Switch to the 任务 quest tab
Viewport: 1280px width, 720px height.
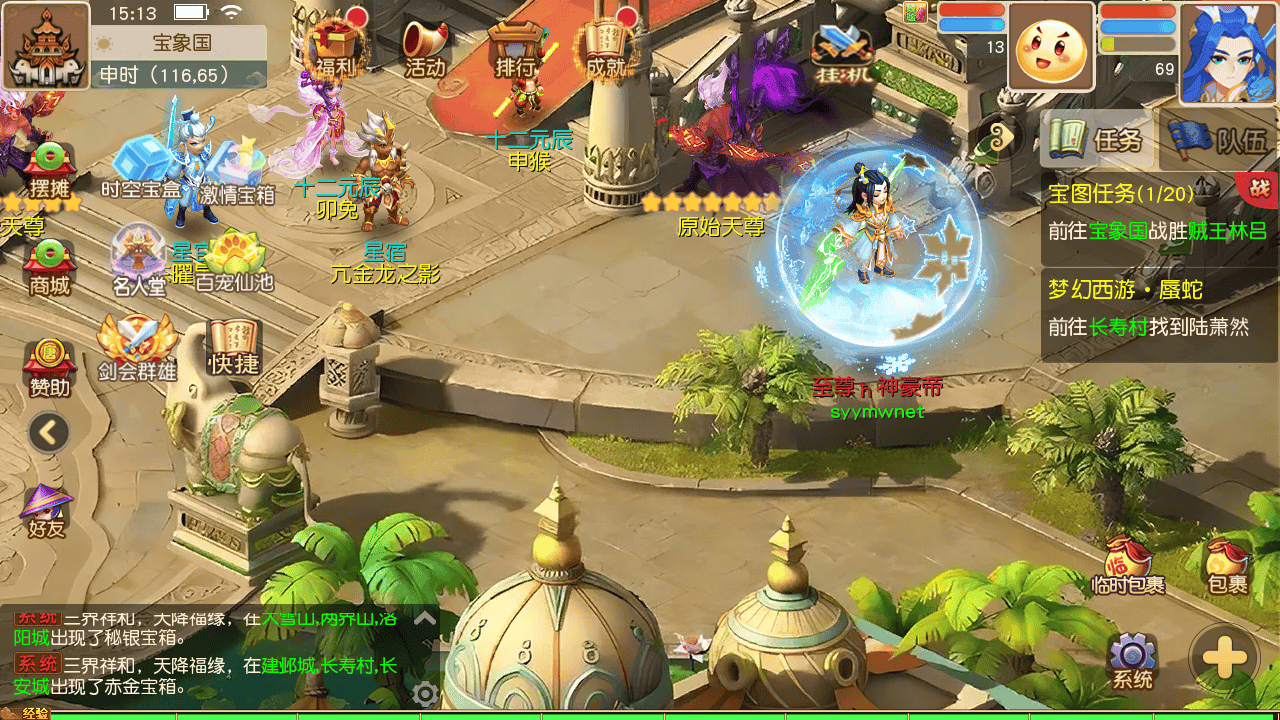coord(1097,139)
